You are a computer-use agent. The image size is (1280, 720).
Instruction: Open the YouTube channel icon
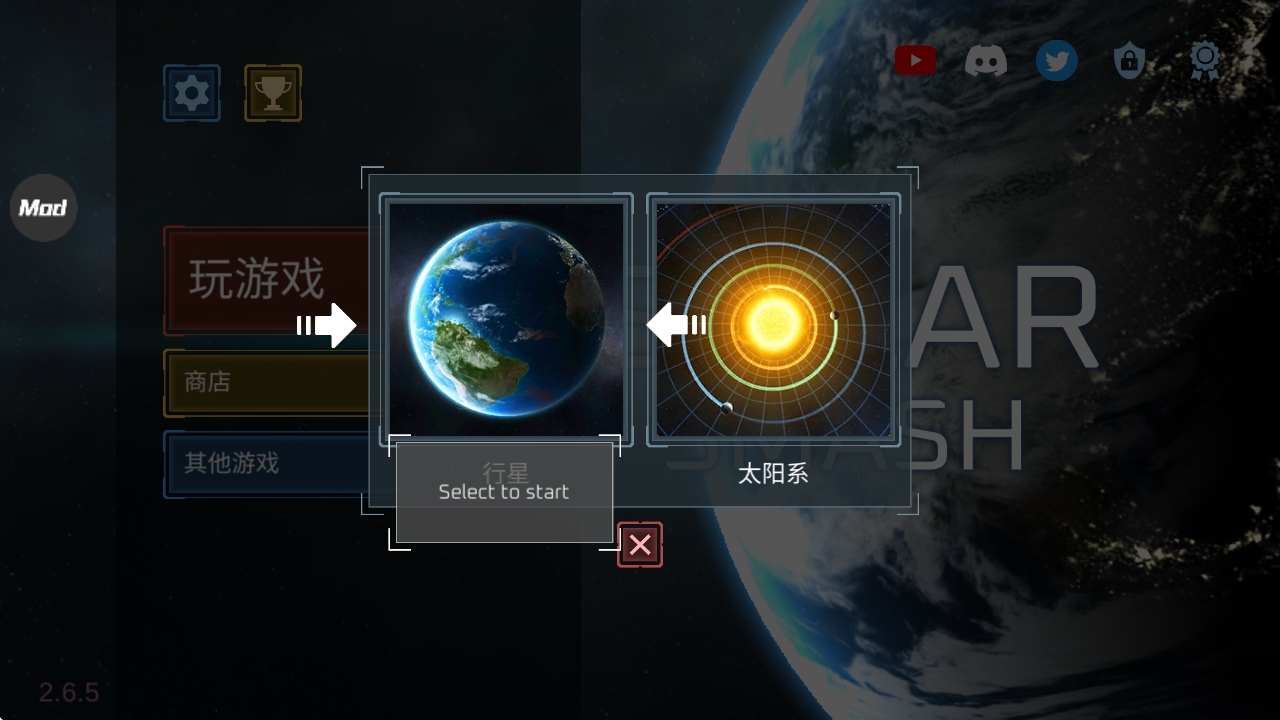915,60
